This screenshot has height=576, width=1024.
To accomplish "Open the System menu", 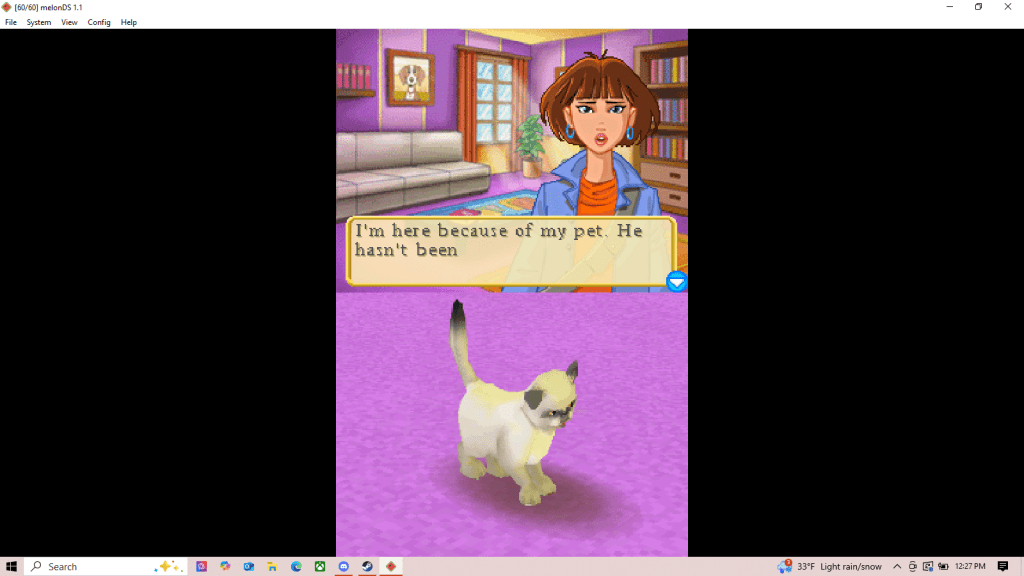I will pyautogui.click(x=39, y=22).
